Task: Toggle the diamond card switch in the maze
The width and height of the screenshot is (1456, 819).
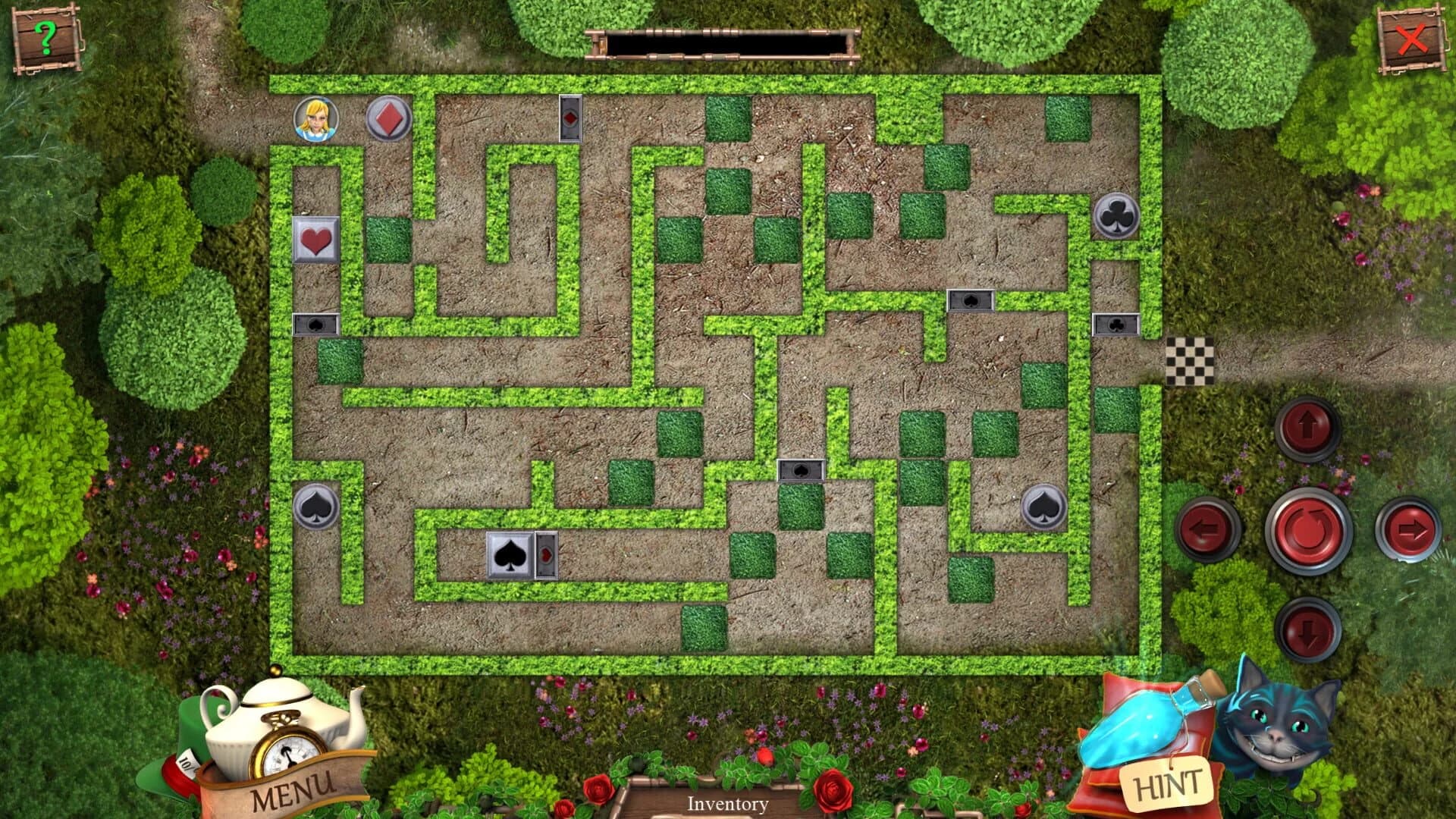Action: pos(570,116)
